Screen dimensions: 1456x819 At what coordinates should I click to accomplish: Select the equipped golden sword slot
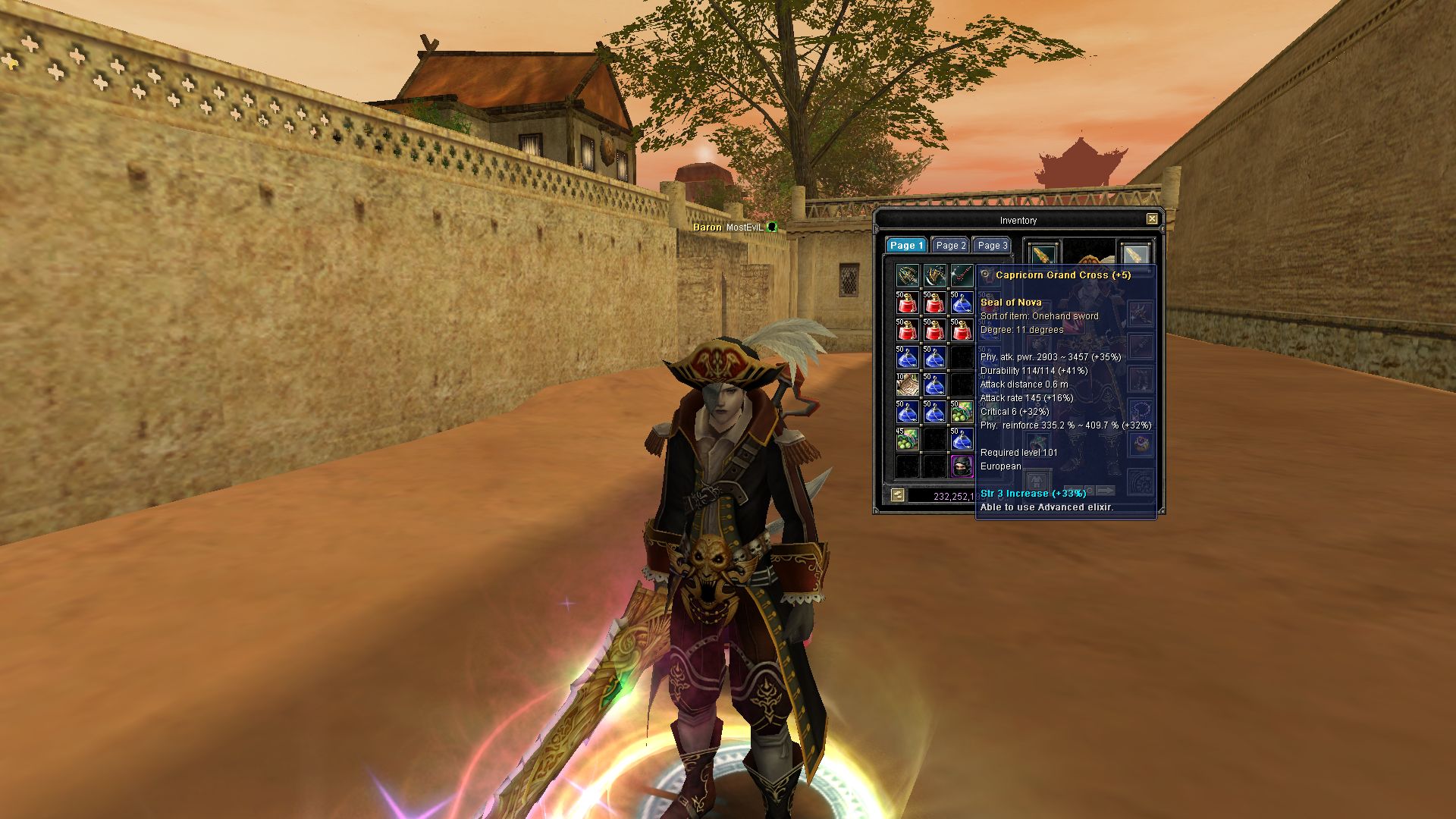click(1043, 254)
